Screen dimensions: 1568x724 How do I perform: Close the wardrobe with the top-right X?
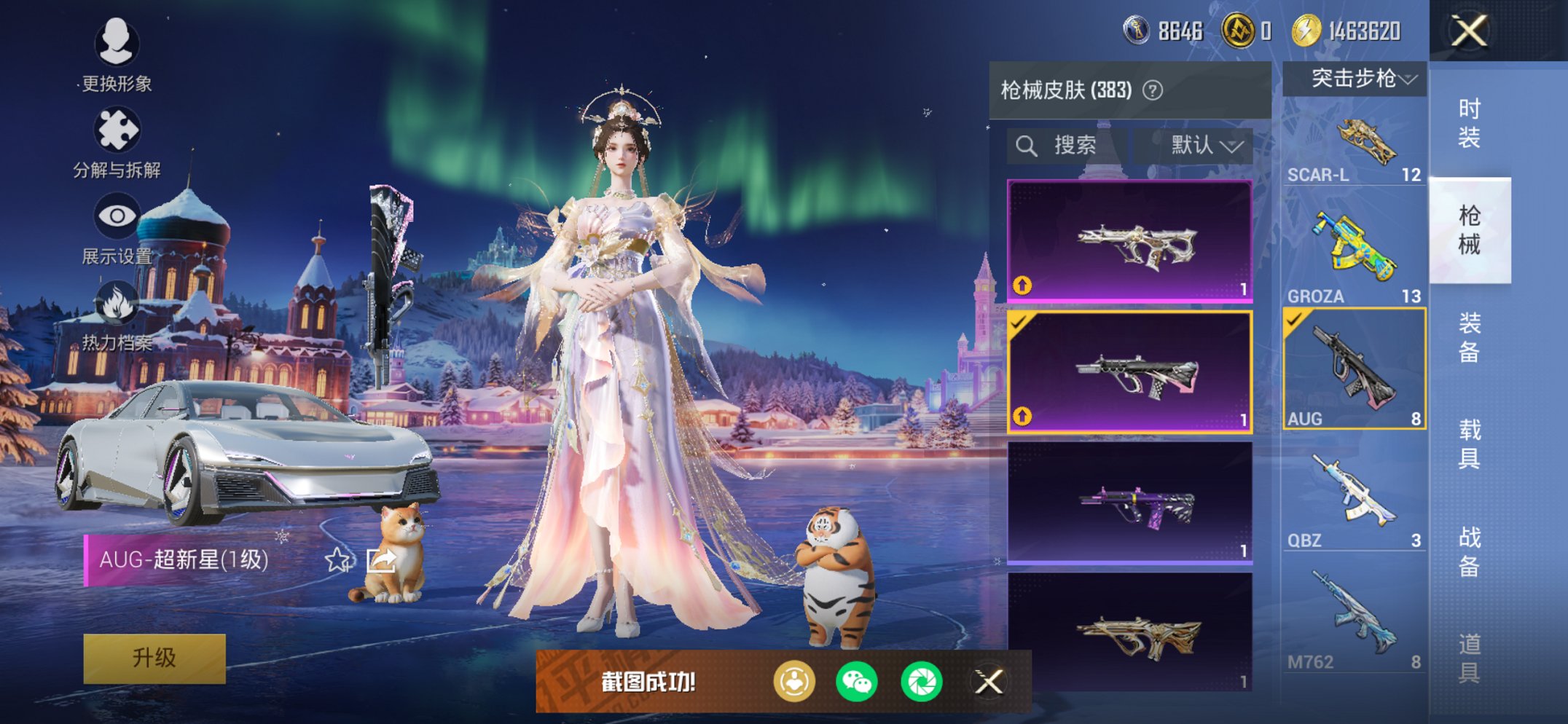[x=1469, y=31]
